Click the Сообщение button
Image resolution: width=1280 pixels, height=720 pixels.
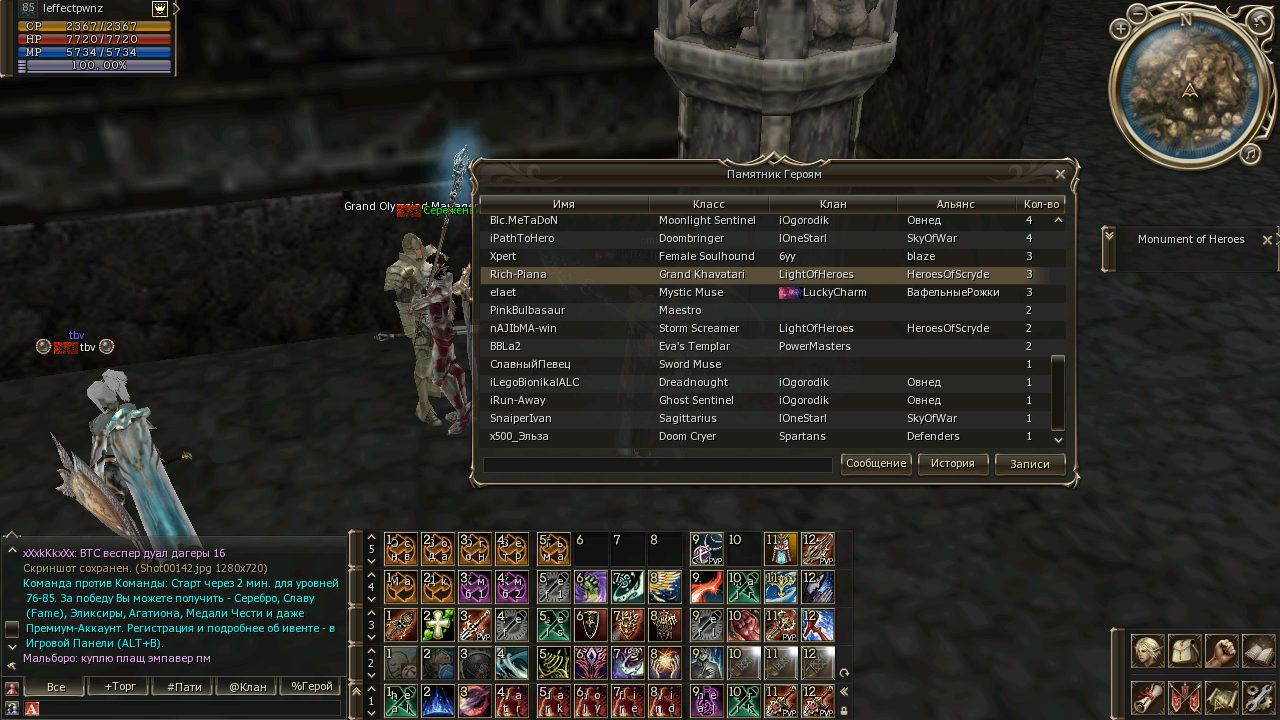tap(876, 464)
